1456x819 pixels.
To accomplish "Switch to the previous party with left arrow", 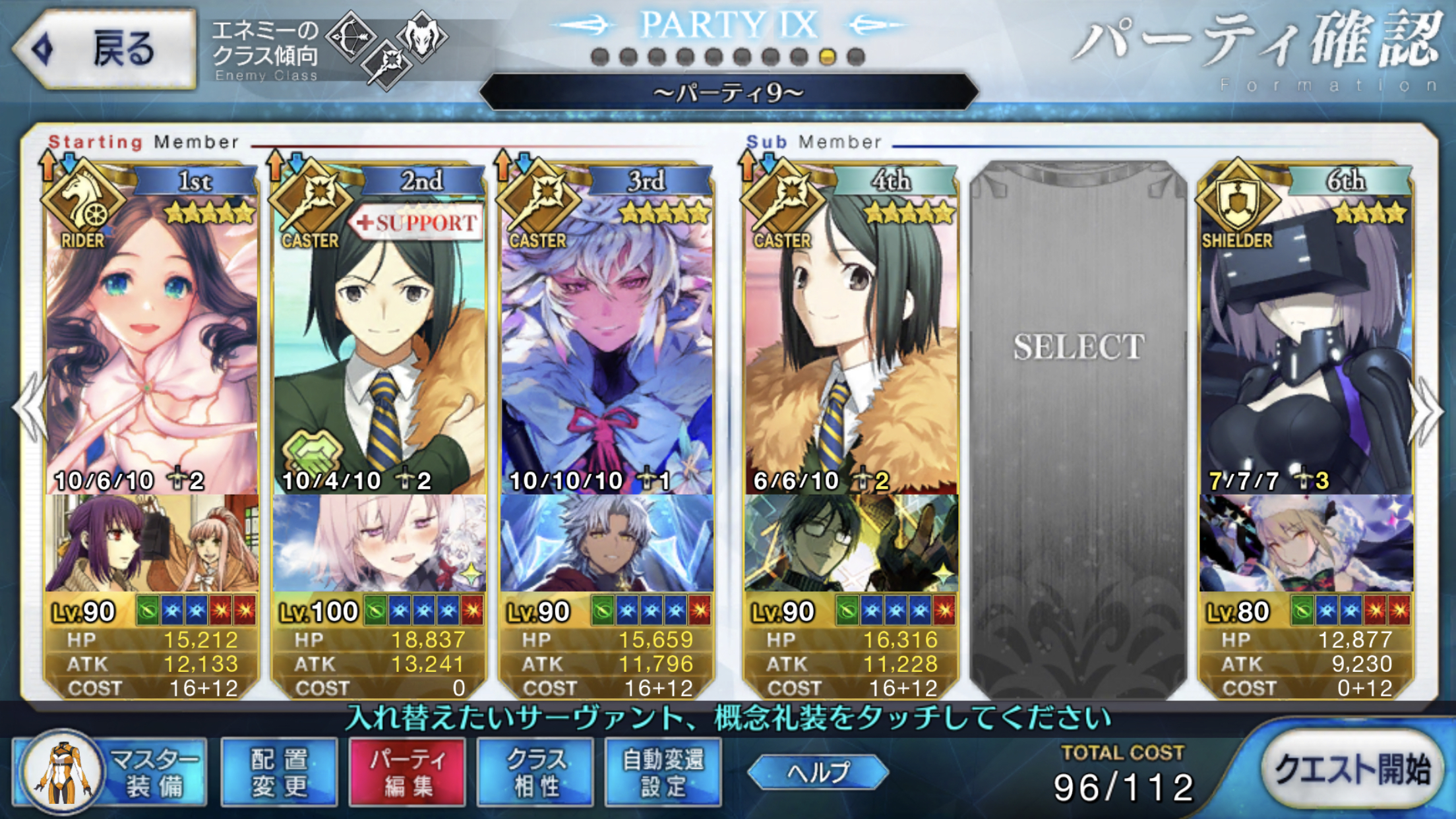I will point(30,410).
